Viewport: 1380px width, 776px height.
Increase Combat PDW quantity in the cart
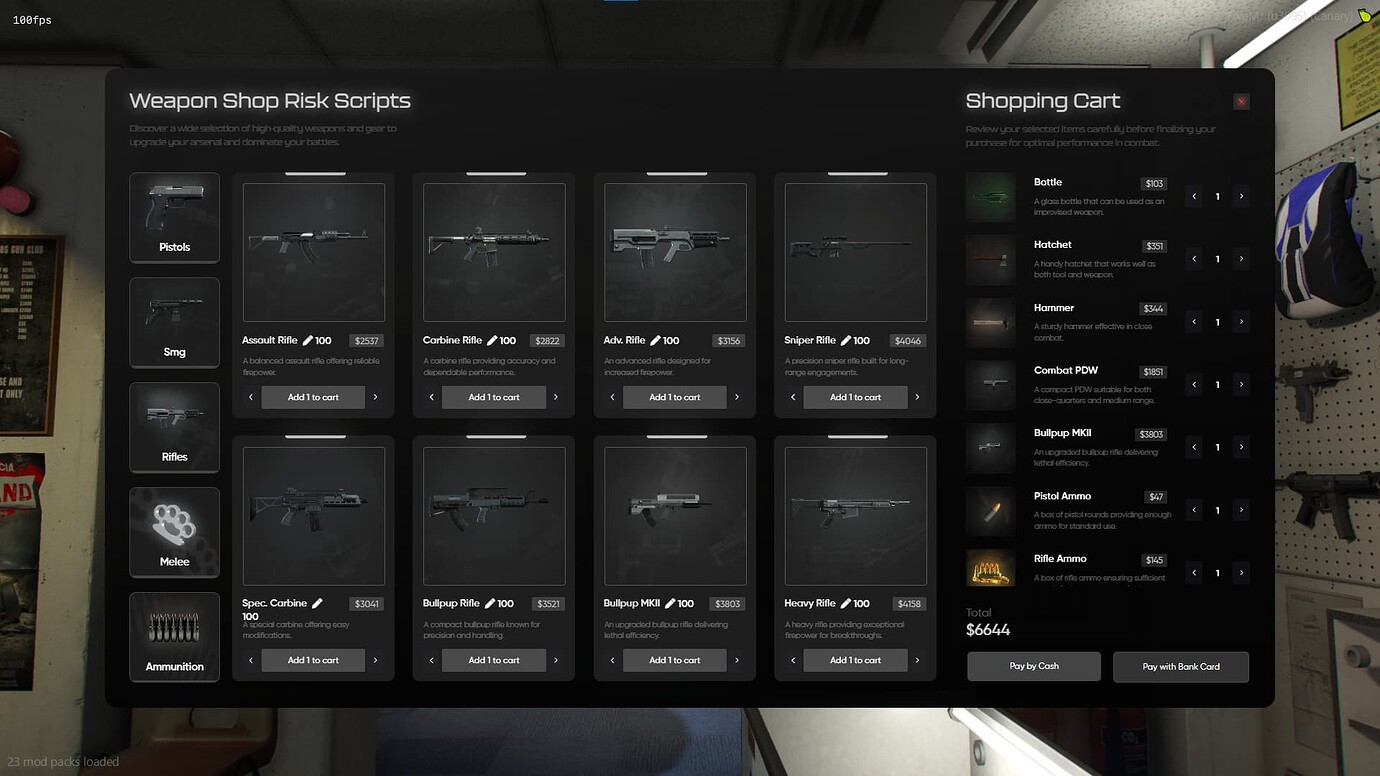(1242, 384)
